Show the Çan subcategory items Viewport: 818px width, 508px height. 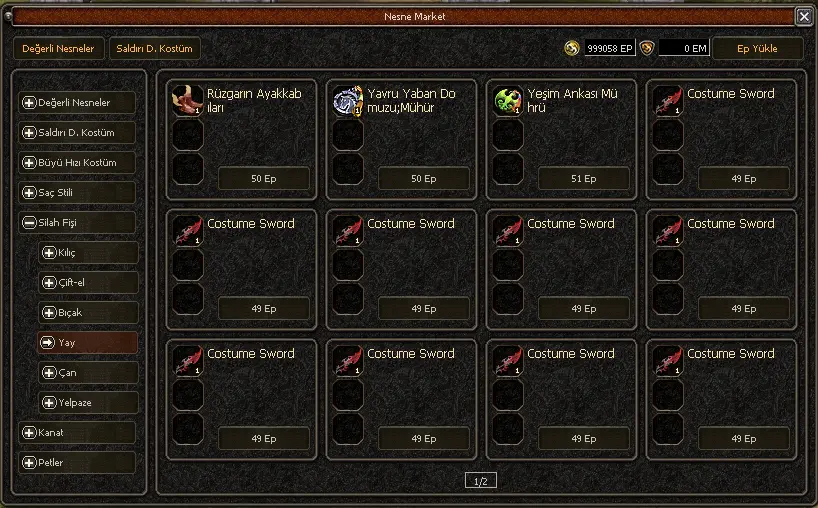click(x=87, y=373)
